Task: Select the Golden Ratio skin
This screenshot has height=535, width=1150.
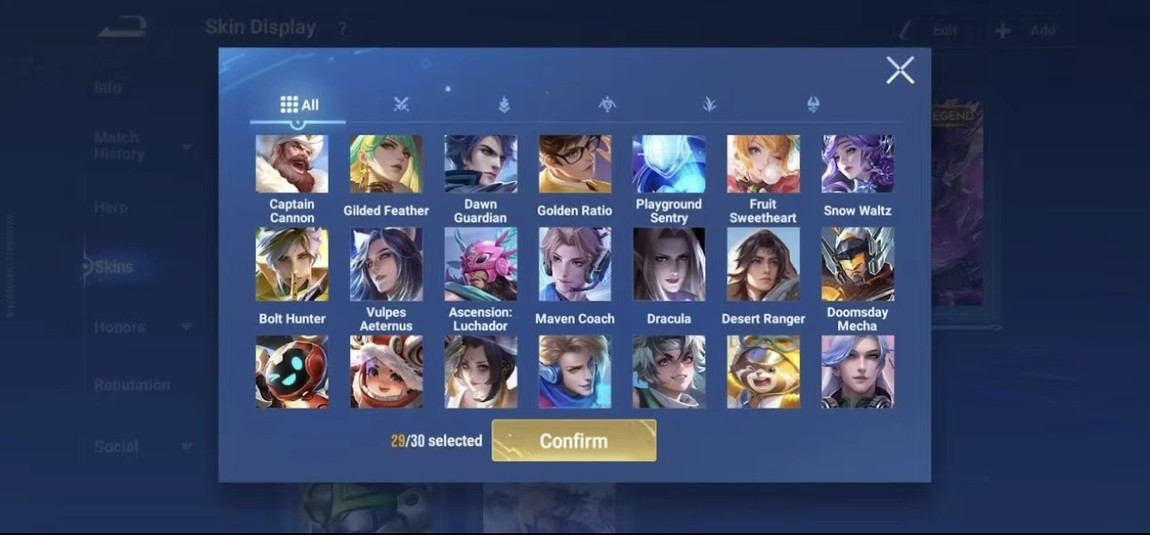Action: tap(575, 164)
